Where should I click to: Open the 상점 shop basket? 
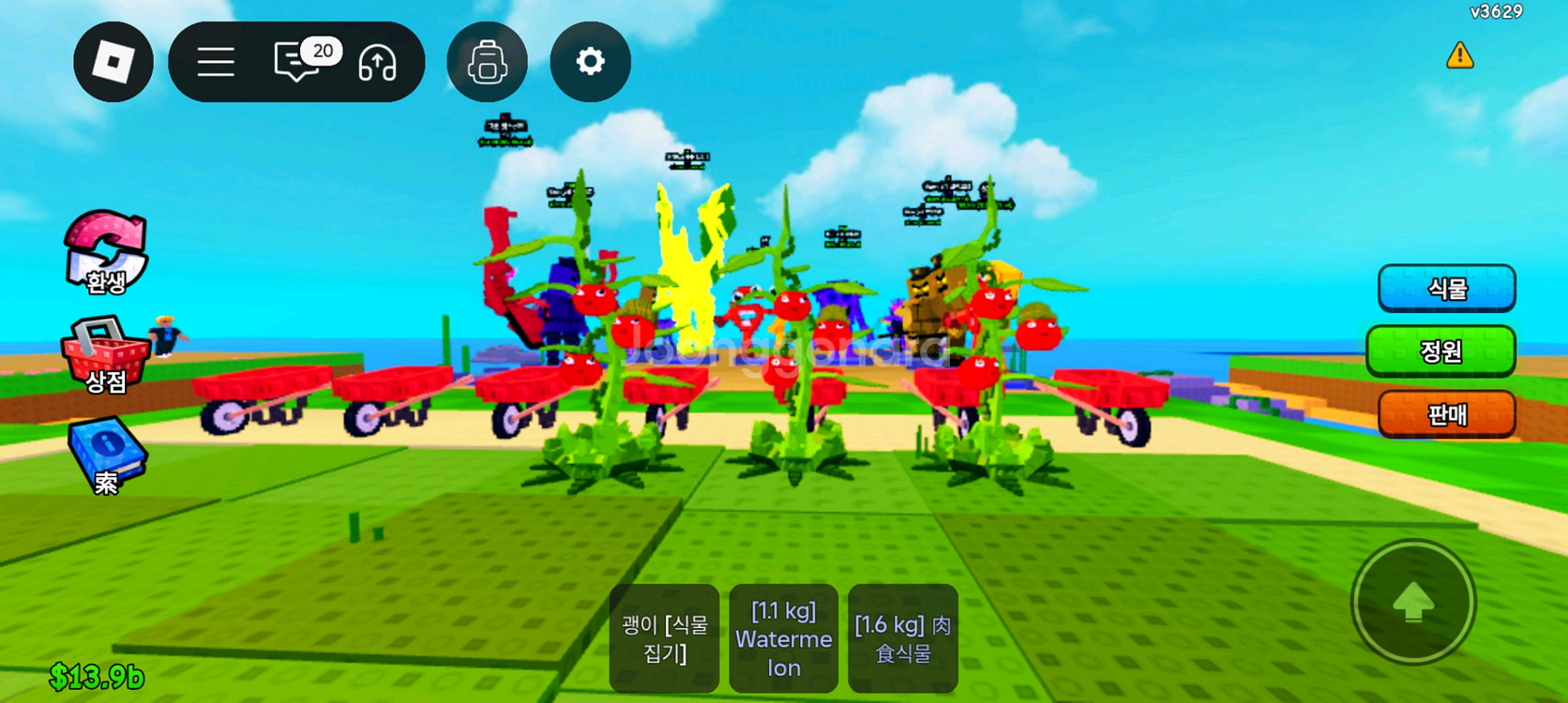tap(105, 355)
